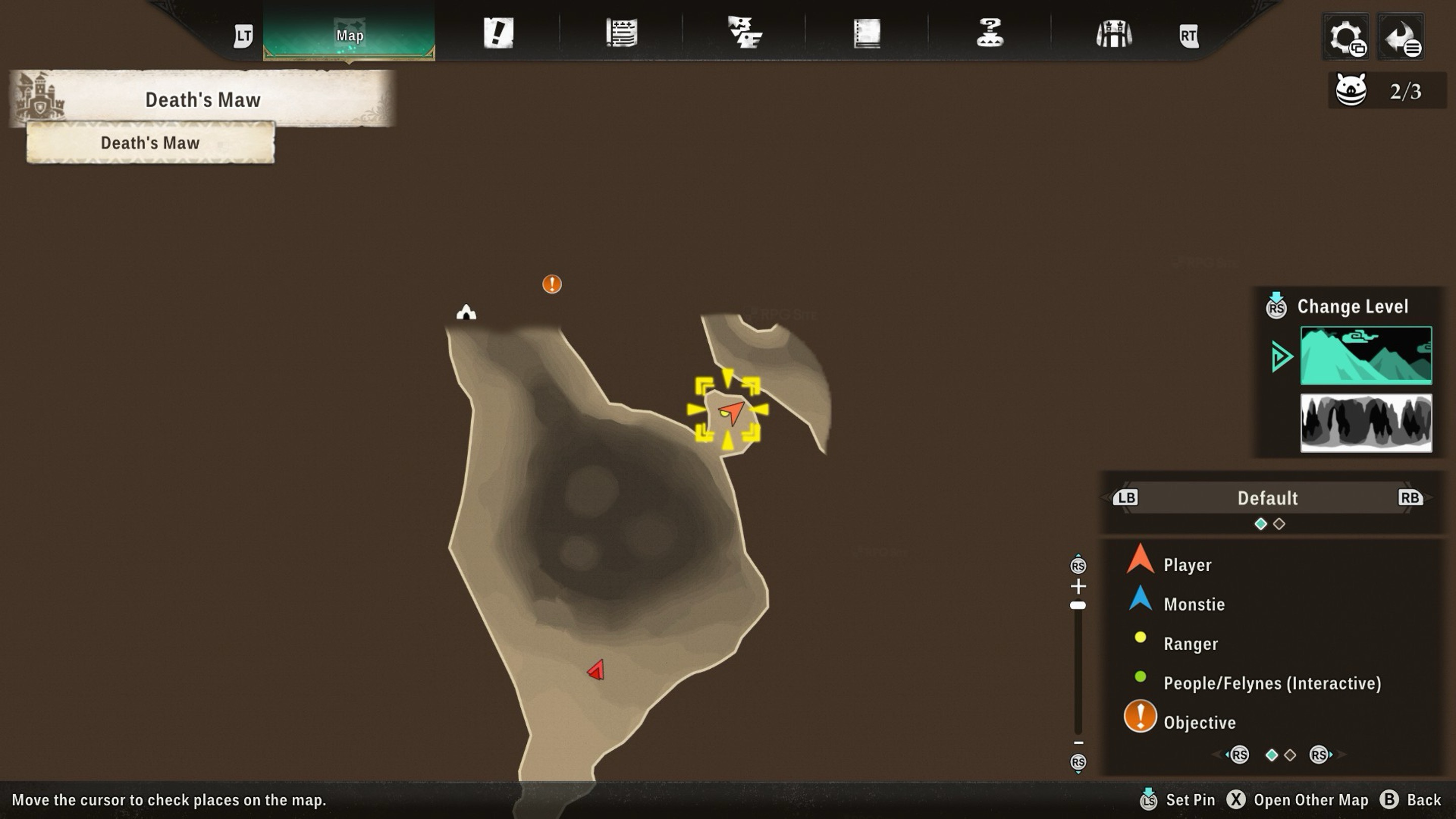Image resolution: width=1456 pixels, height=819 pixels.
Task: Select the mountain surface level thumbnail
Action: (1366, 355)
